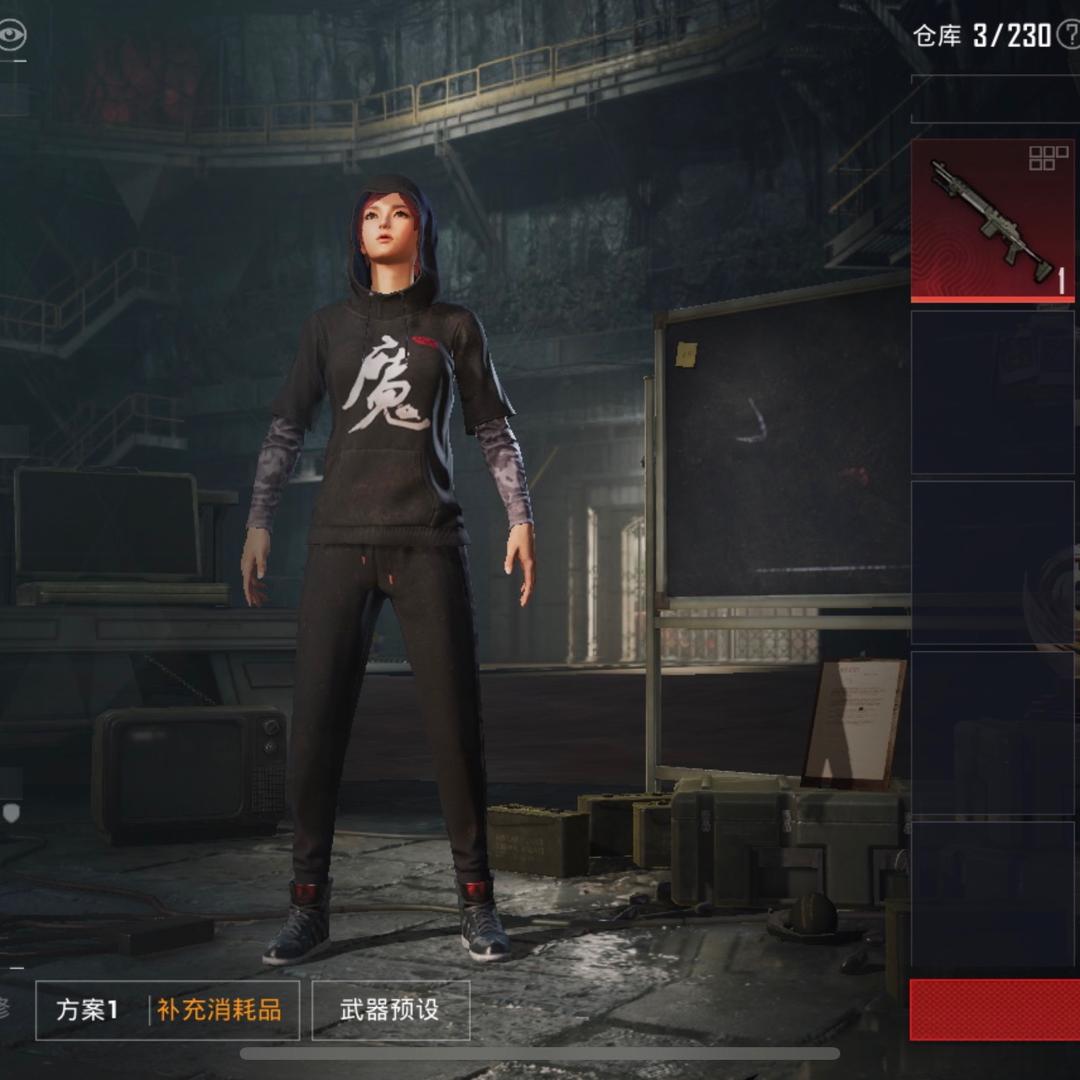Toggle the eye visibility icon

click(x=12, y=36)
